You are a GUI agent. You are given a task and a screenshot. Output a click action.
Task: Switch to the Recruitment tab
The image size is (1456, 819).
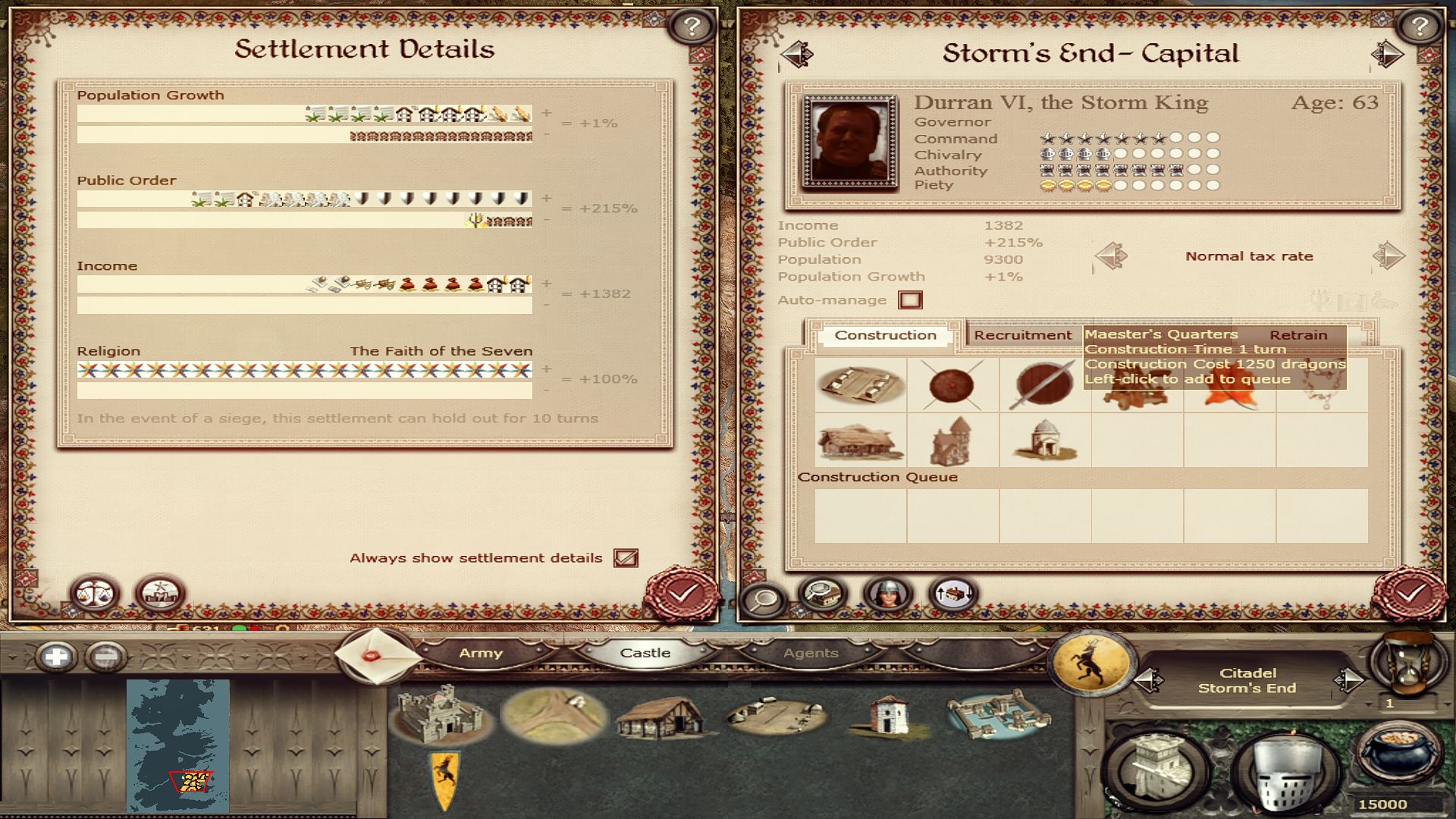point(1022,335)
